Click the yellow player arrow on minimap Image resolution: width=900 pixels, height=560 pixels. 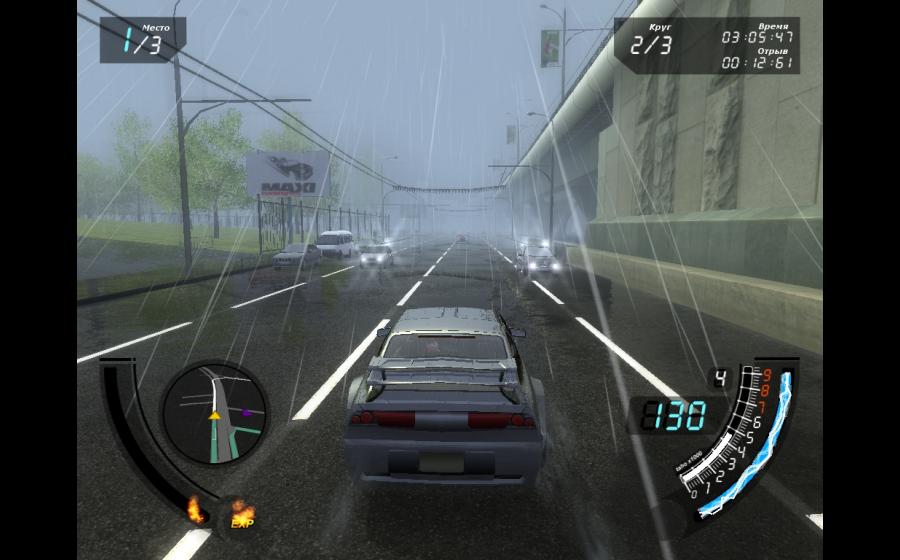point(214,414)
